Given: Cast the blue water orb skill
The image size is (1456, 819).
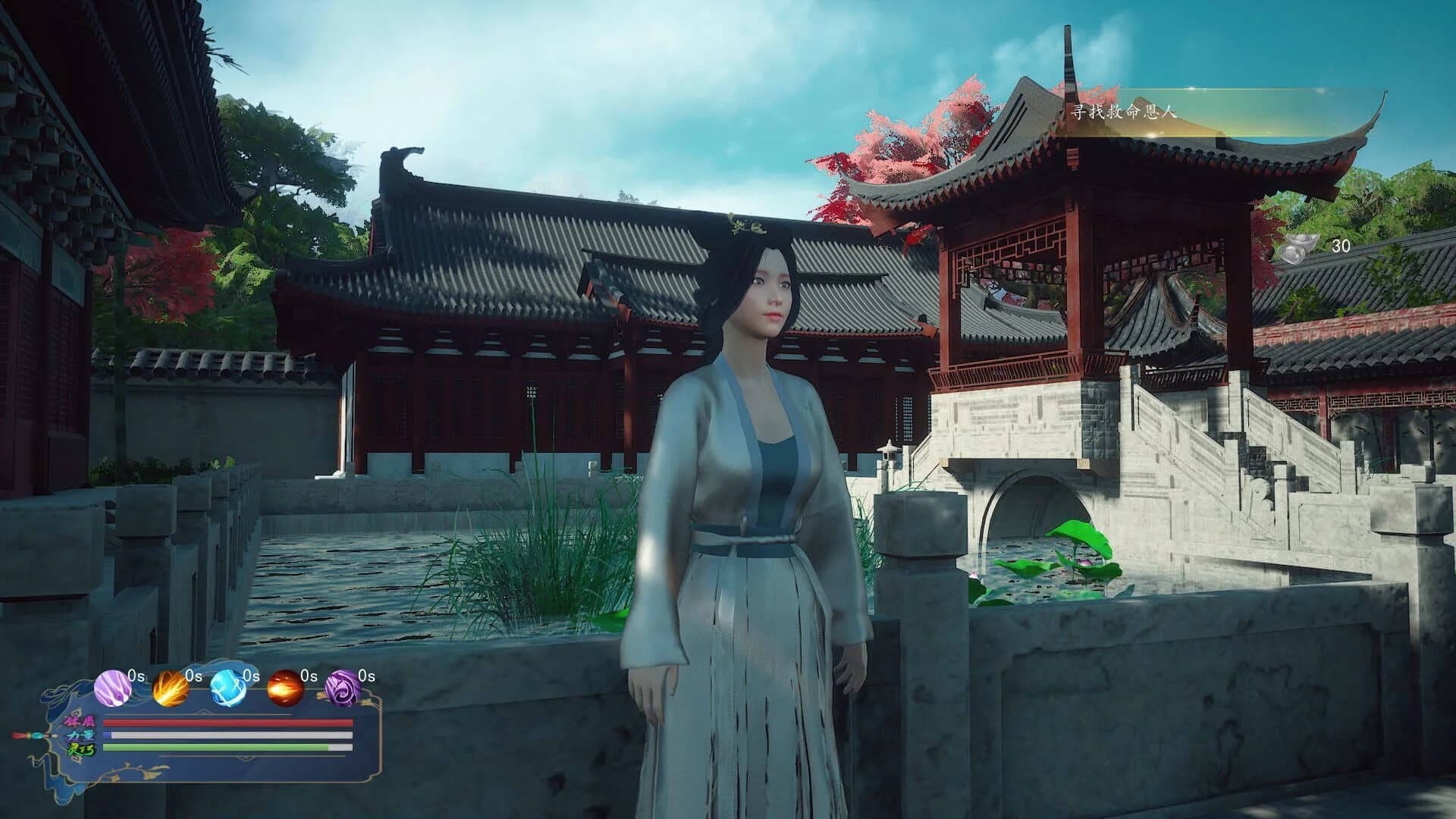Looking at the screenshot, I should point(227,689).
